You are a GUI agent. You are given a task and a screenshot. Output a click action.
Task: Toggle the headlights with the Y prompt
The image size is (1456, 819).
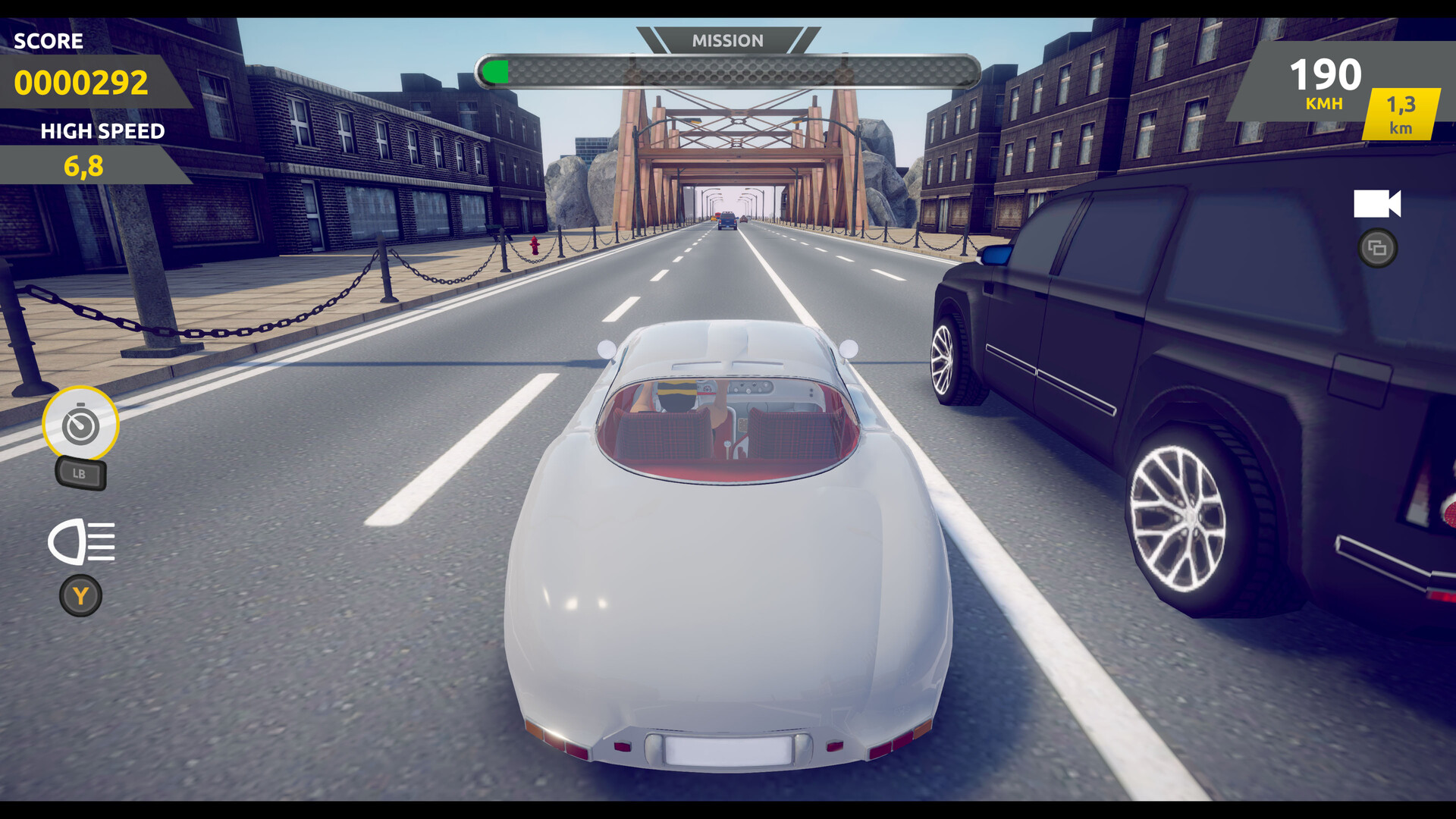coord(81,595)
